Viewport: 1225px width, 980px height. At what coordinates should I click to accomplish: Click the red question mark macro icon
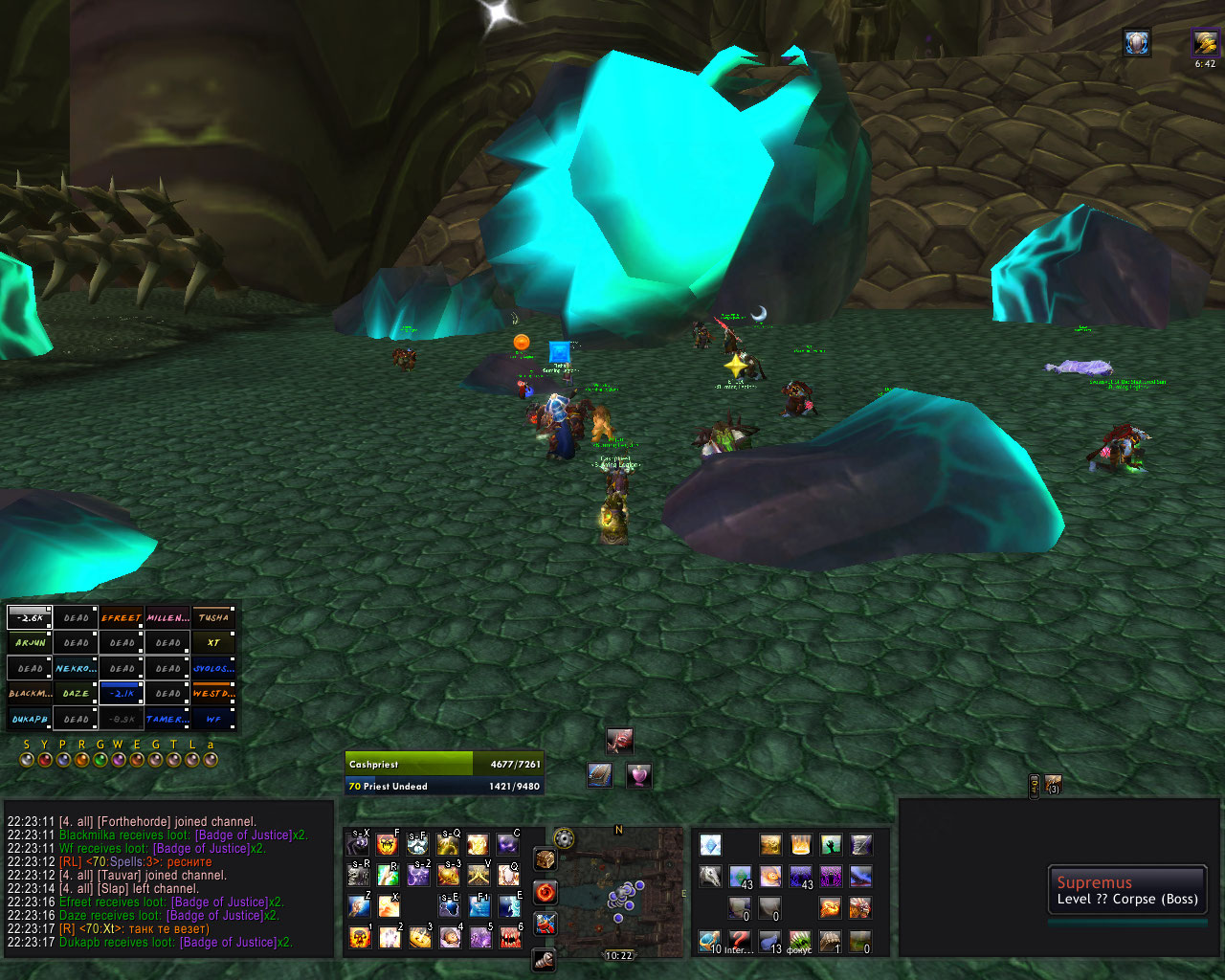[x=739, y=939]
